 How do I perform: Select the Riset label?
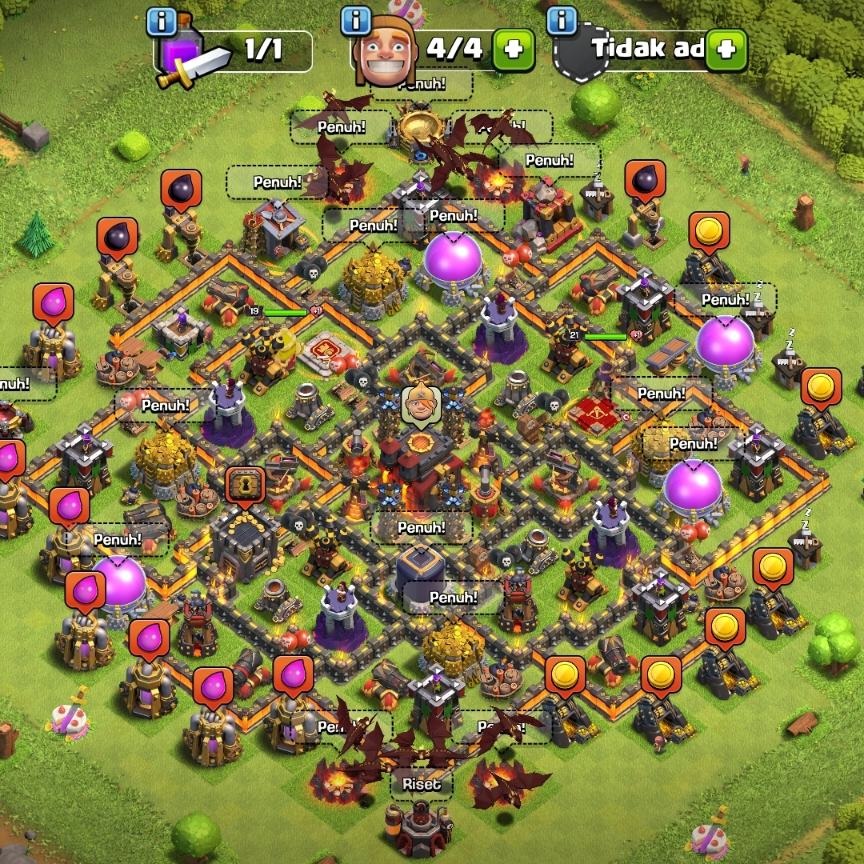[x=421, y=785]
